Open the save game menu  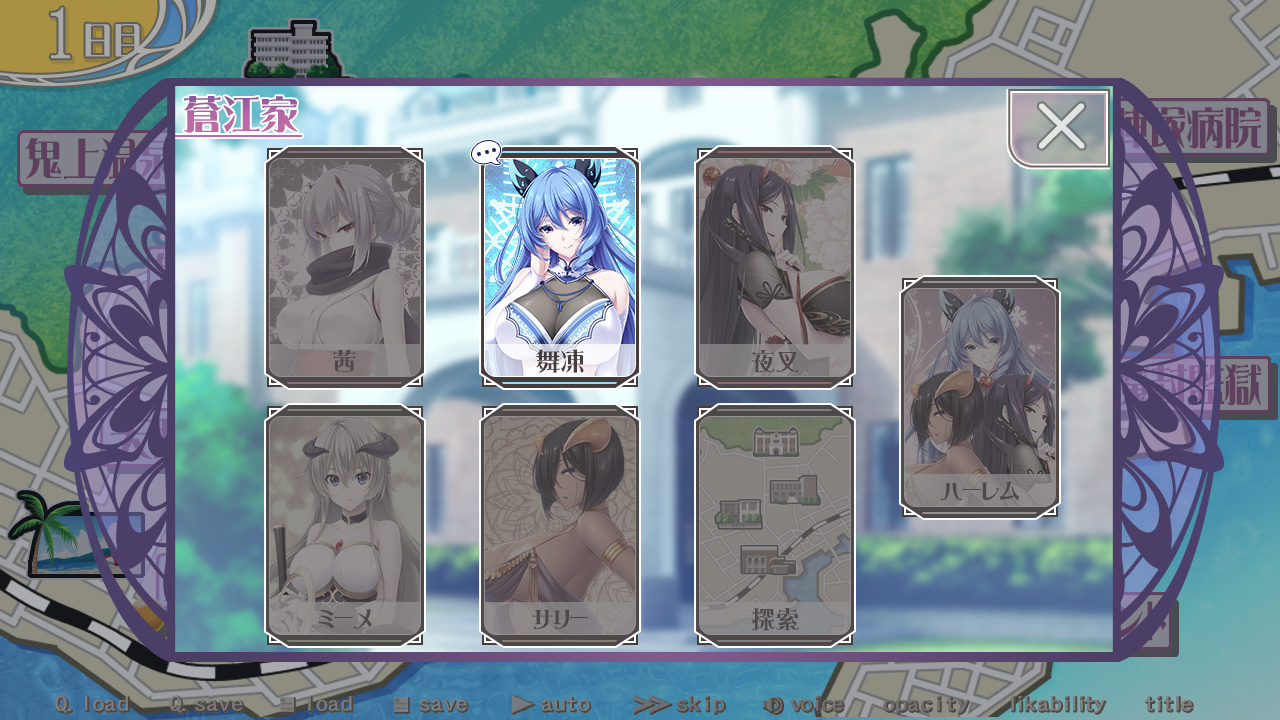[x=430, y=704]
